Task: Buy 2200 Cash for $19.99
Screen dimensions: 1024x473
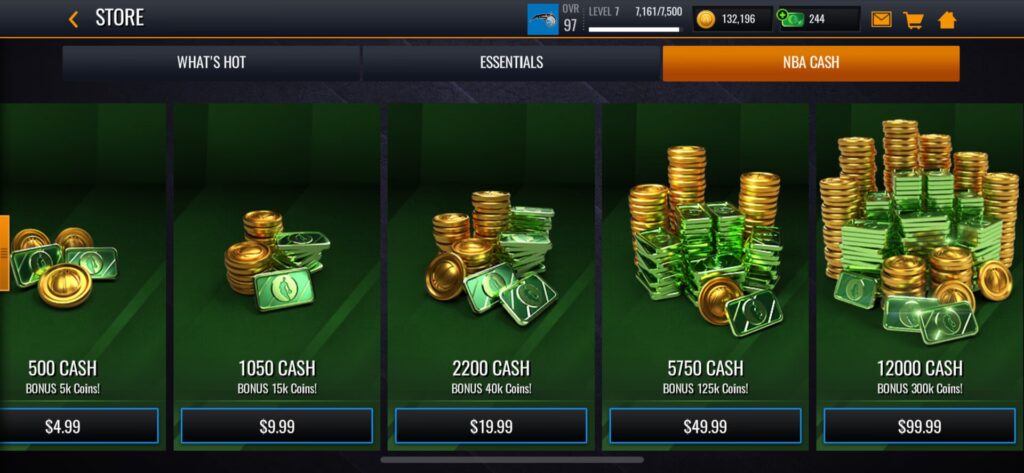Action: 490,426
